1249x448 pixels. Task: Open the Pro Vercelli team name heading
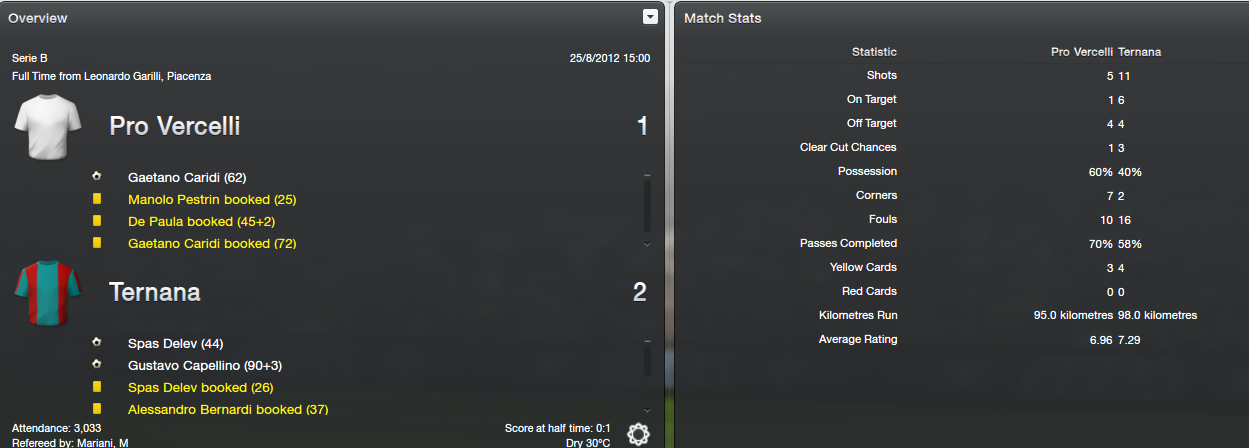point(174,126)
